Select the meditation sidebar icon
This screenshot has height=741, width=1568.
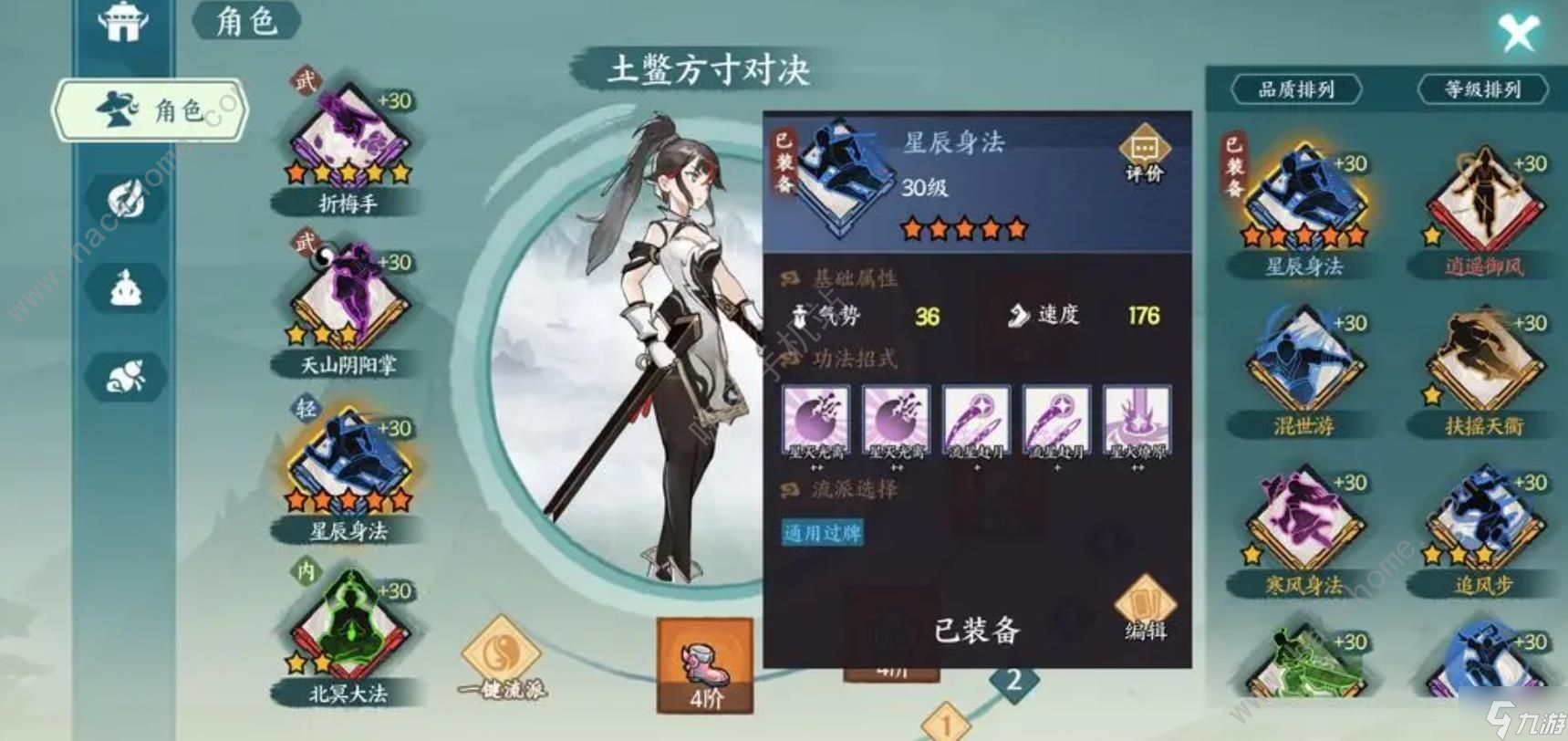click(125, 287)
